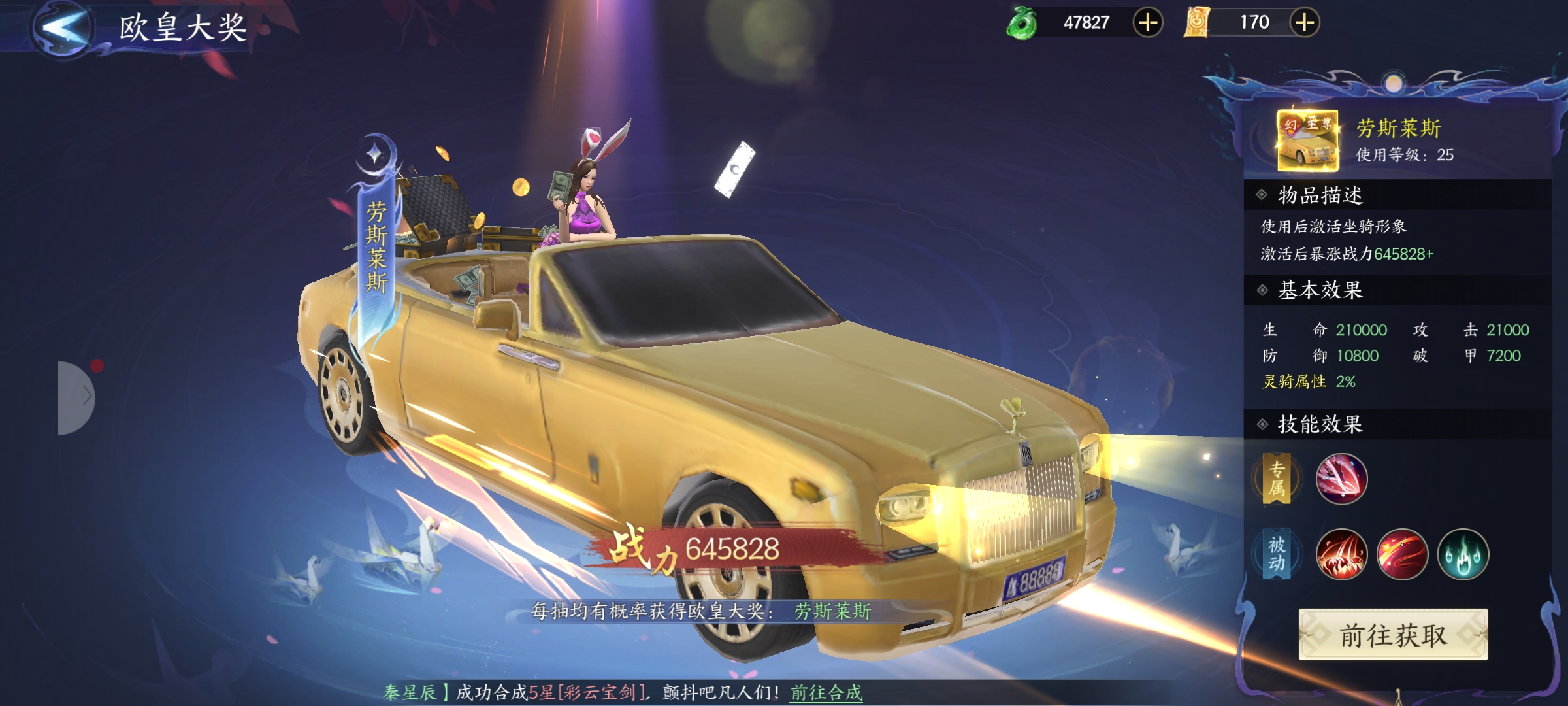This screenshot has width=1568, height=706.
Task: Add more golden ticket currency
Action: click(1304, 23)
